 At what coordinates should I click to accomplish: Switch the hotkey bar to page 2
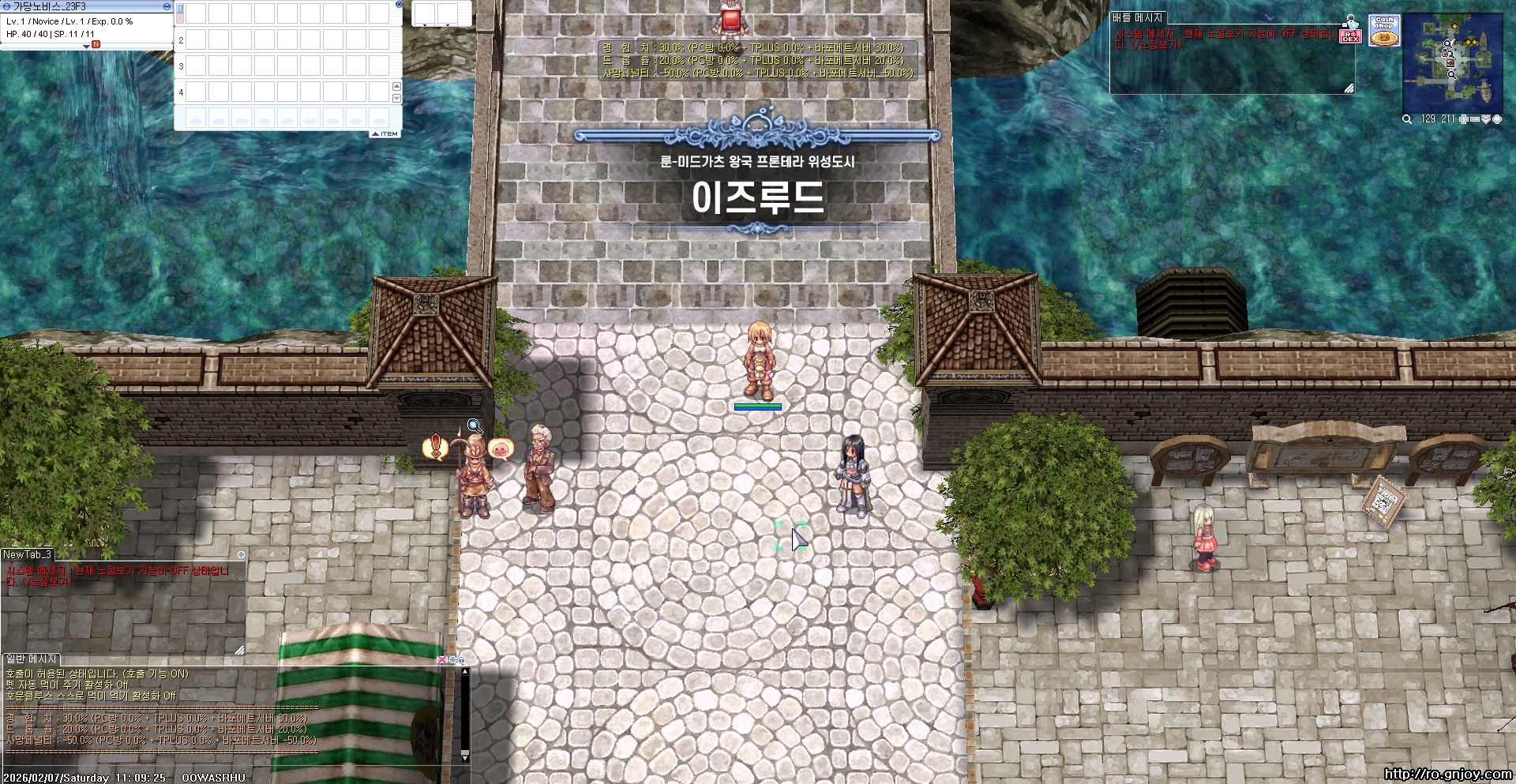point(179,18)
